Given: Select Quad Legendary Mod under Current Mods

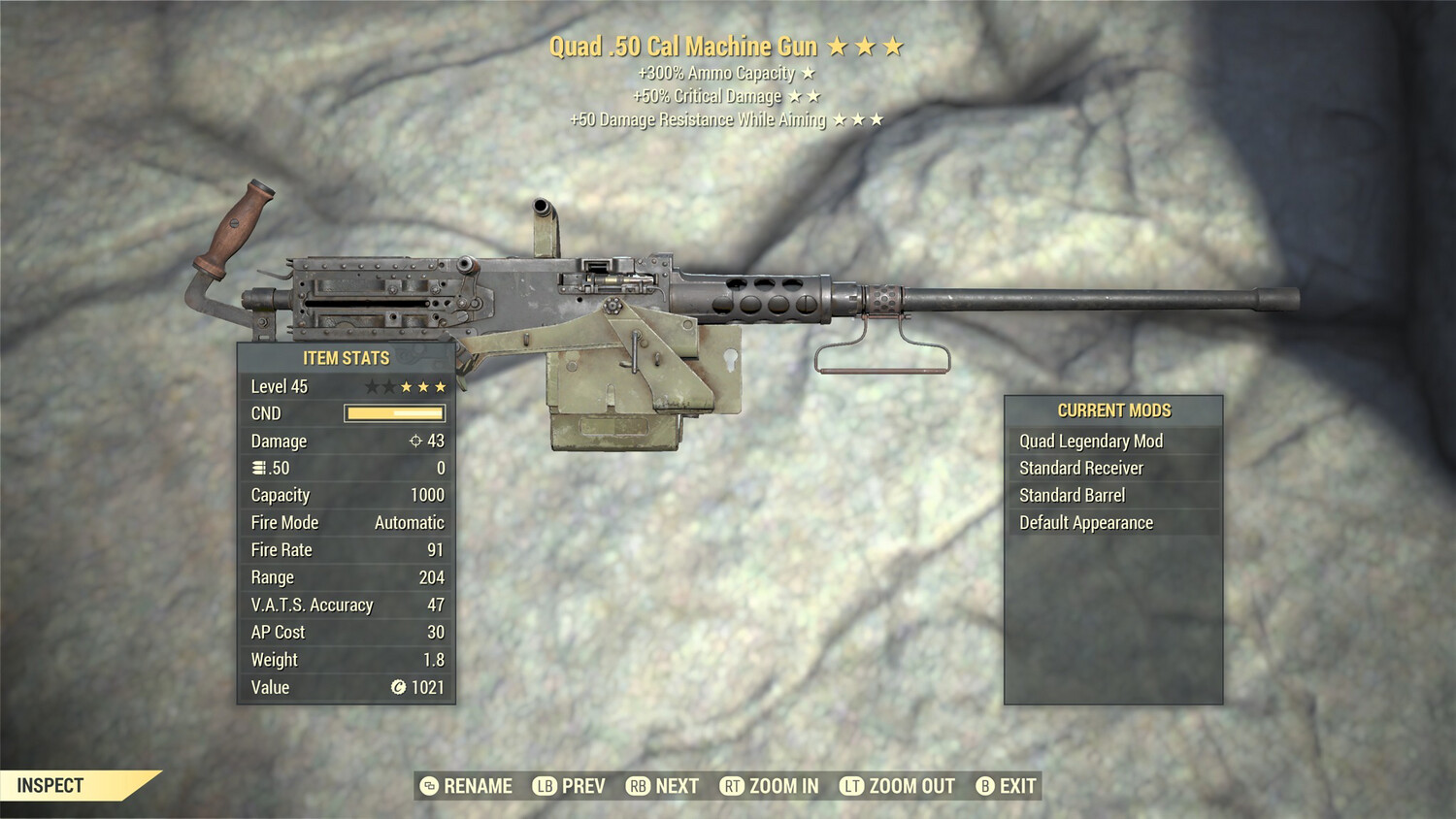Looking at the screenshot, I should [1089, 441].
